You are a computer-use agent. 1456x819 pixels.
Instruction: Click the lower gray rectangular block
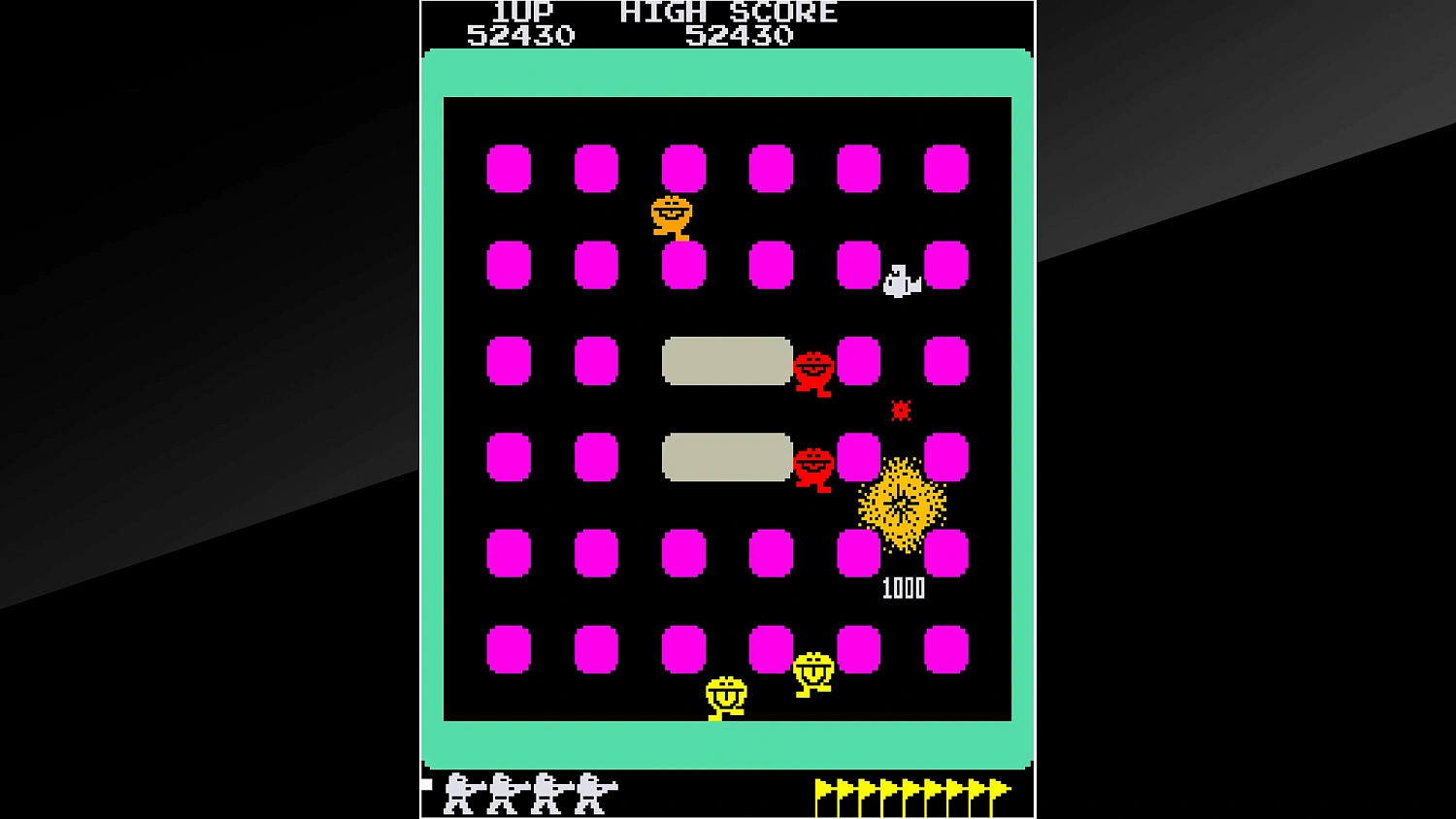[x=725, y=458]
